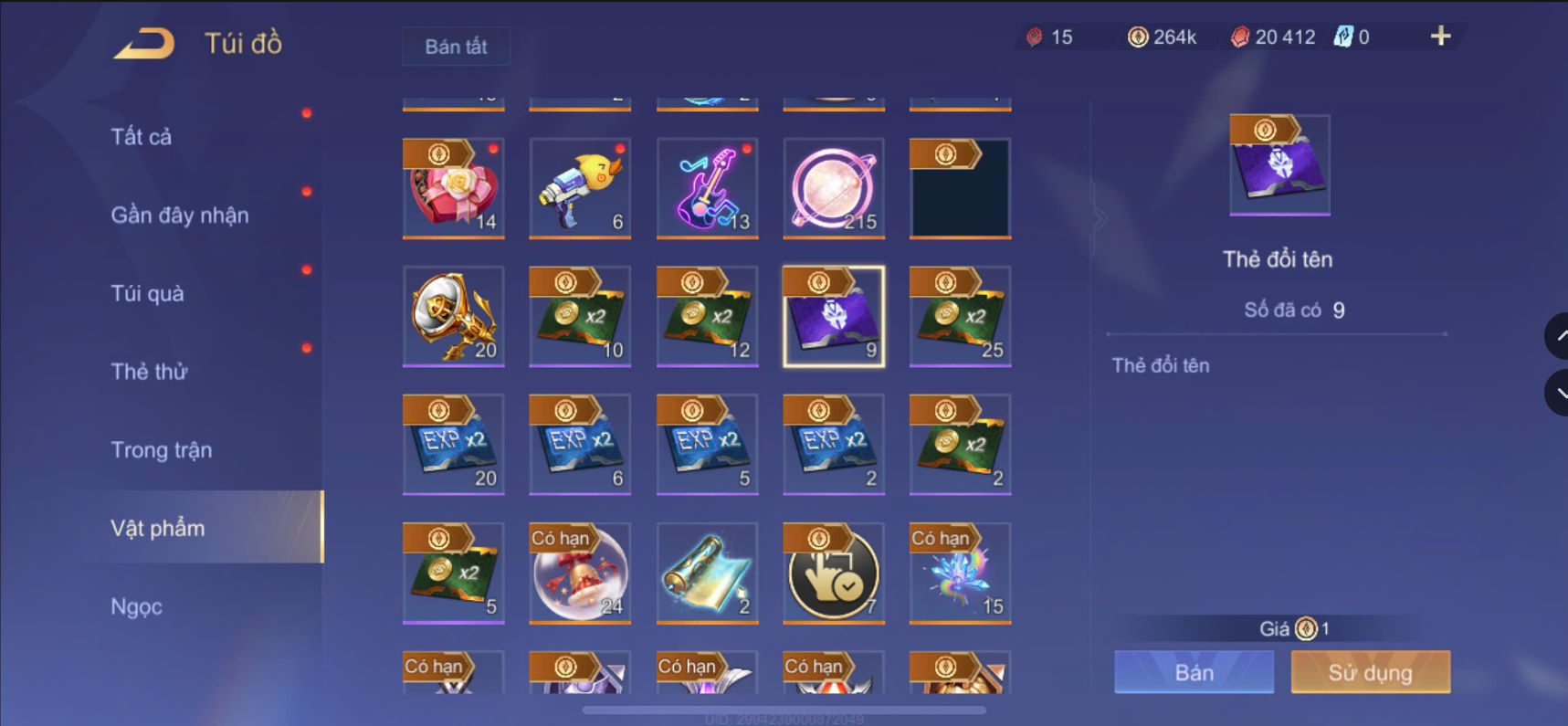Open the green gold x2 card with 25
The width and height of the screenshot is (1568, 726).
point(960,317)
